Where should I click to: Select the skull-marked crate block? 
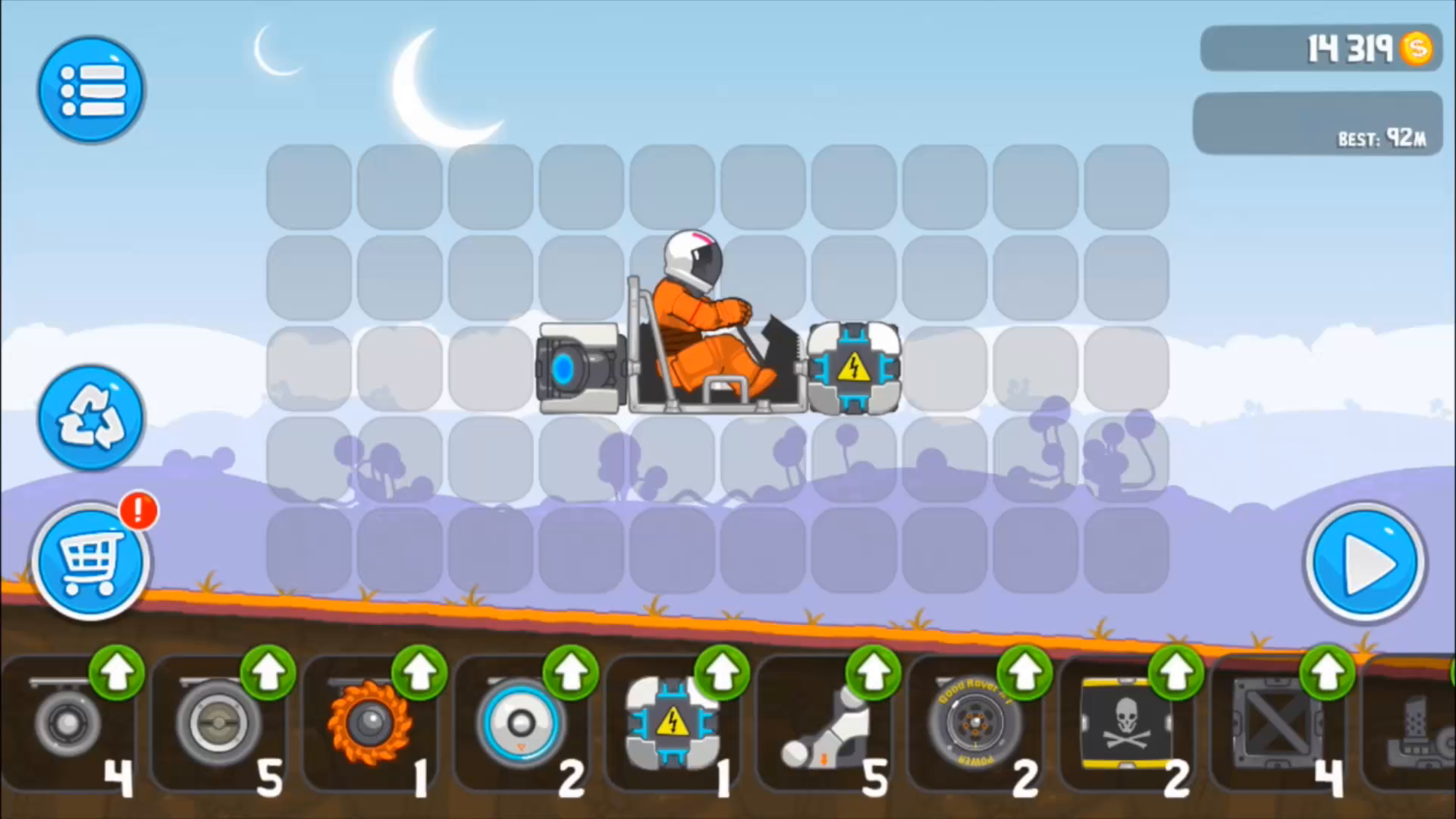tap(1128, 724)
